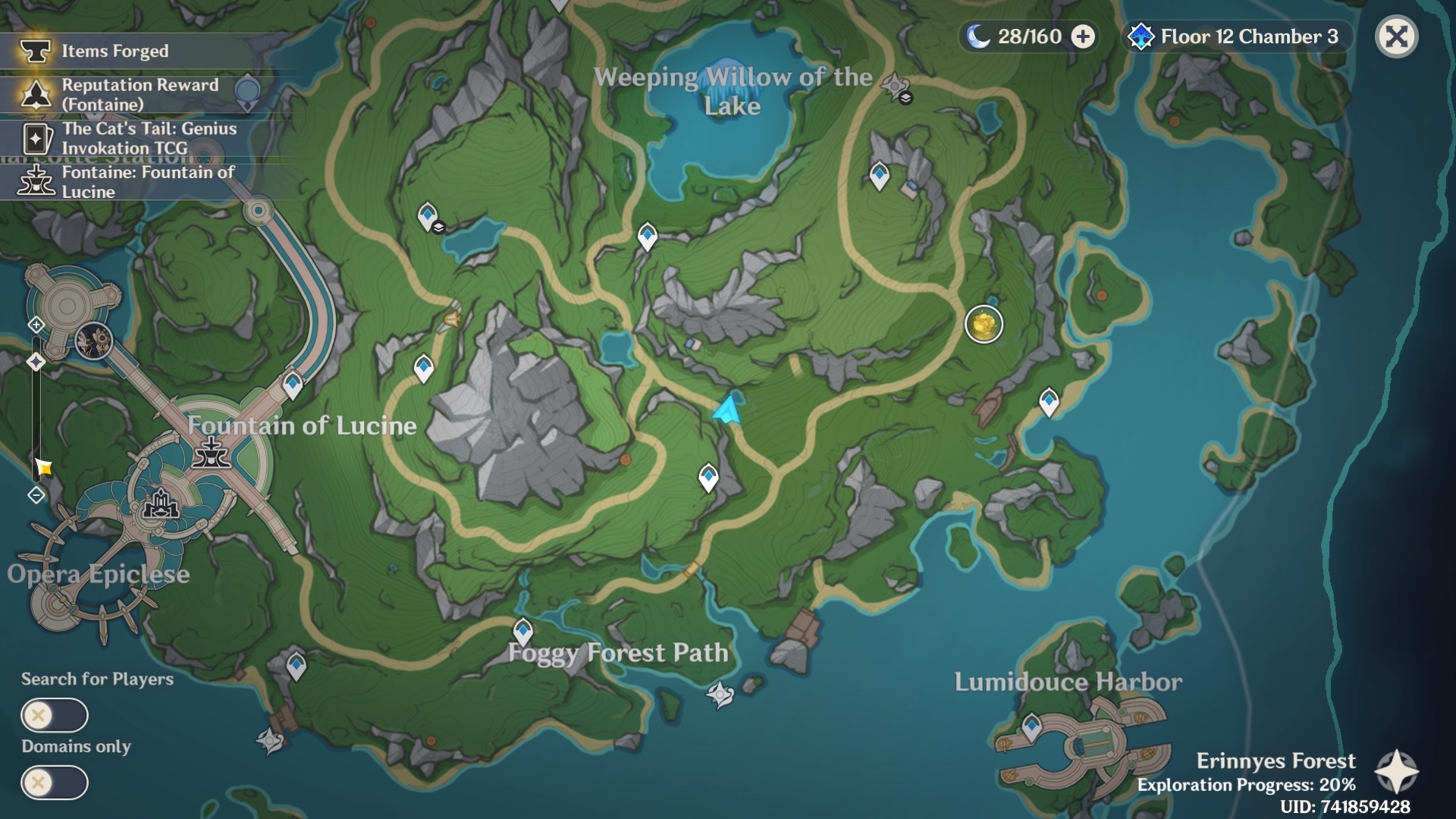1456x819 pixels.
Task: Select the Opera Epiclese domain building marker
Action: (161, 504)
